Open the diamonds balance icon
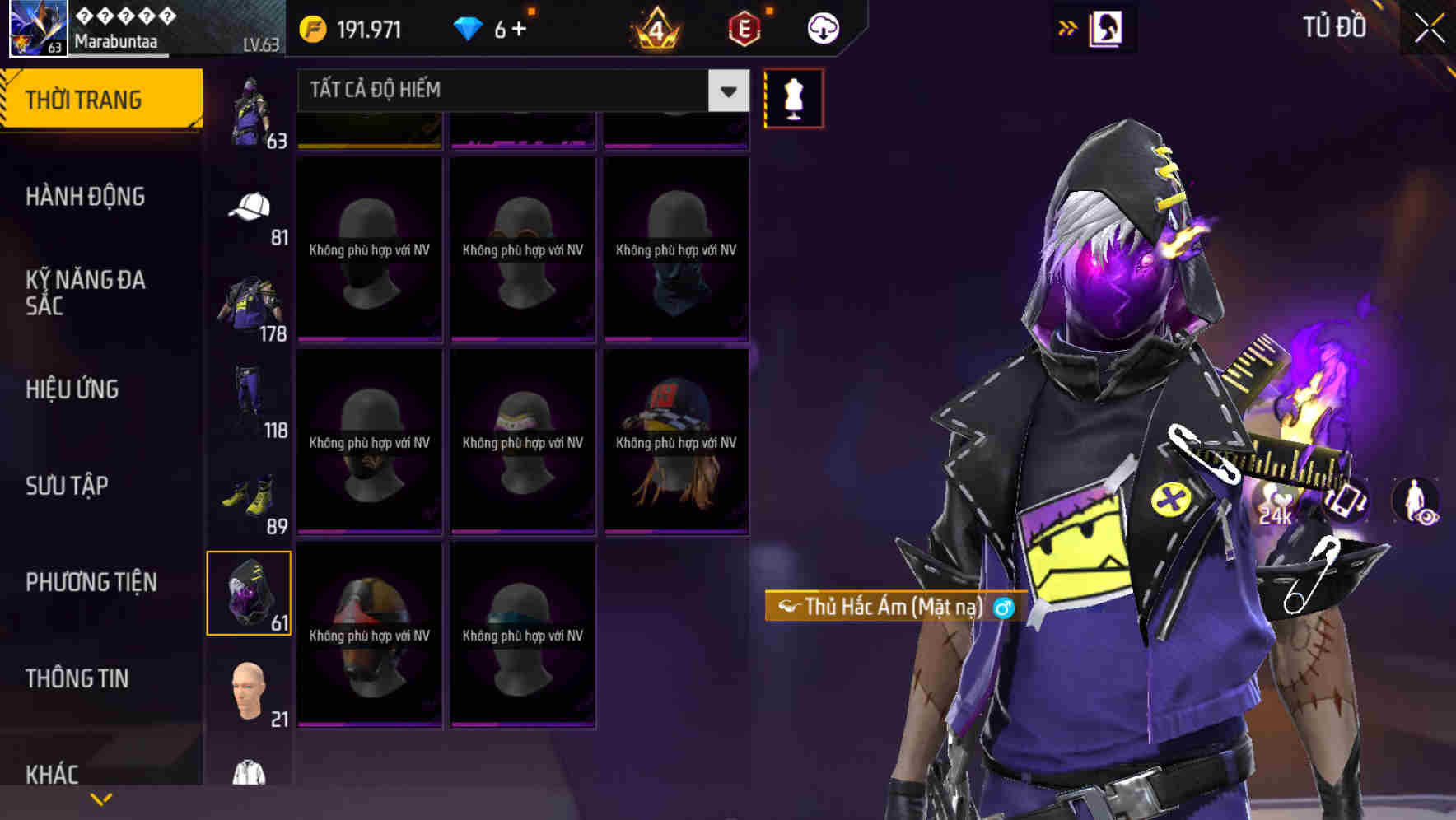Image resolution: width=1456 pixels, height=820 pixels. click(469, 27)
